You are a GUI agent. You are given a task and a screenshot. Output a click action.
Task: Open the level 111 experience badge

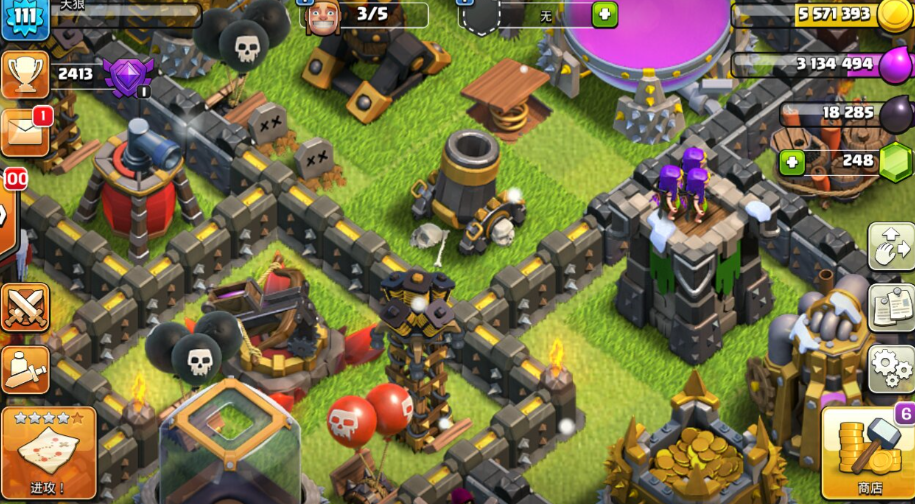(x=25, y=18)
